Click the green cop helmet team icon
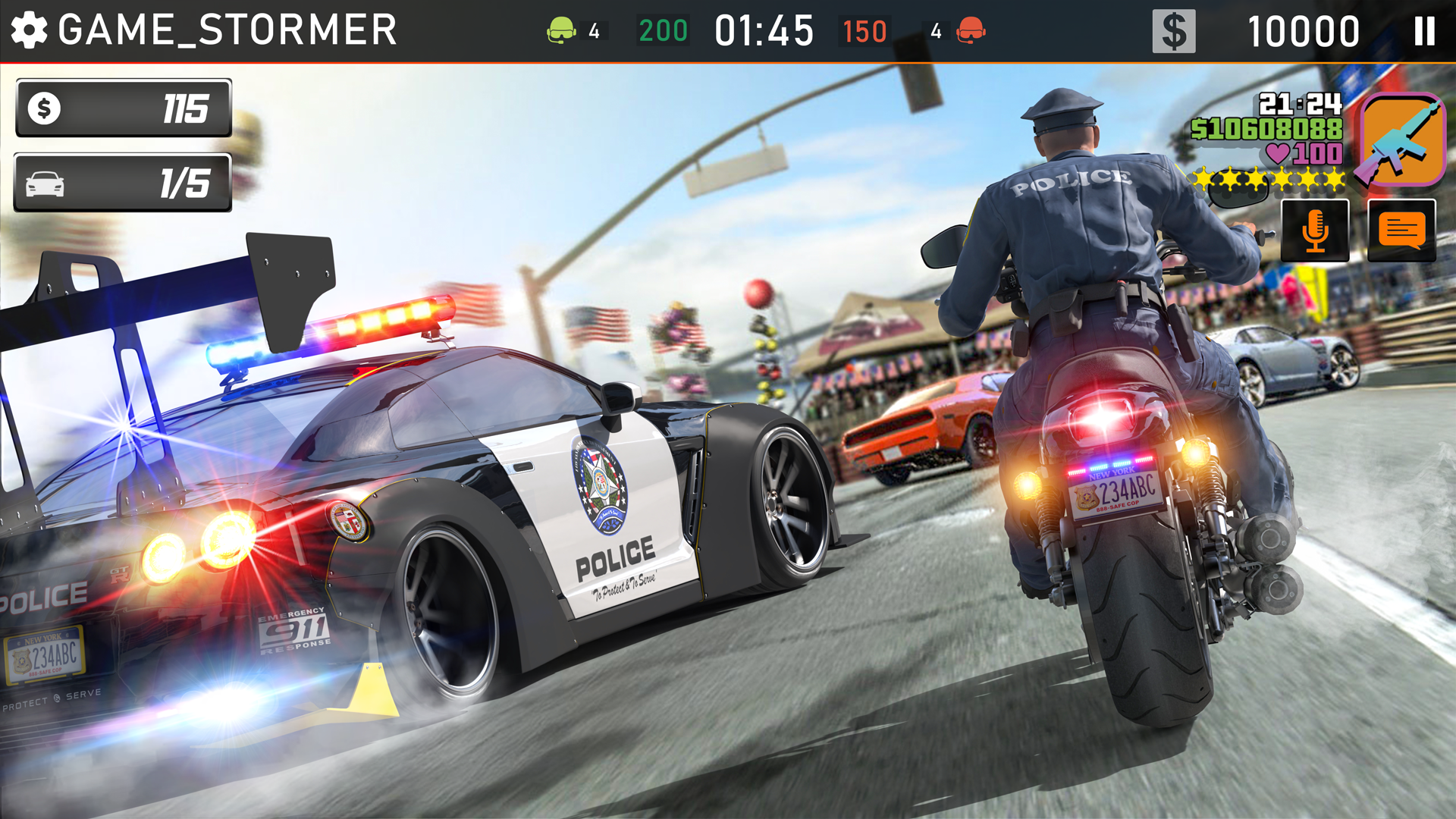The image size is (1456, 819). tap(560, 29)
